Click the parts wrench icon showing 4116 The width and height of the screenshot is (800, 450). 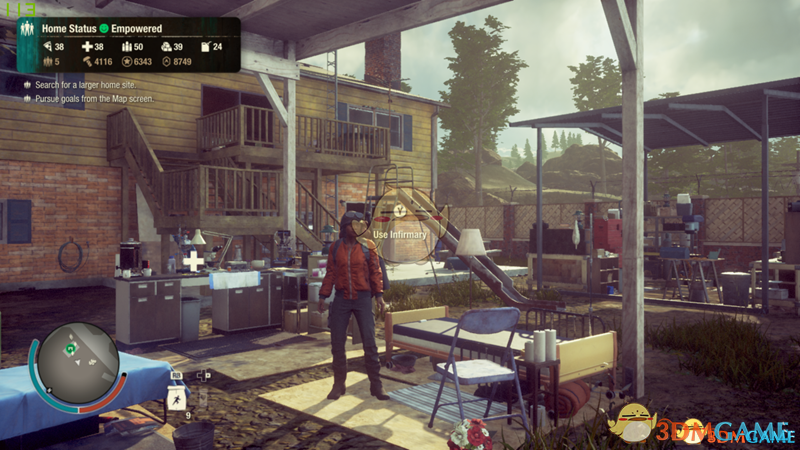85,62
